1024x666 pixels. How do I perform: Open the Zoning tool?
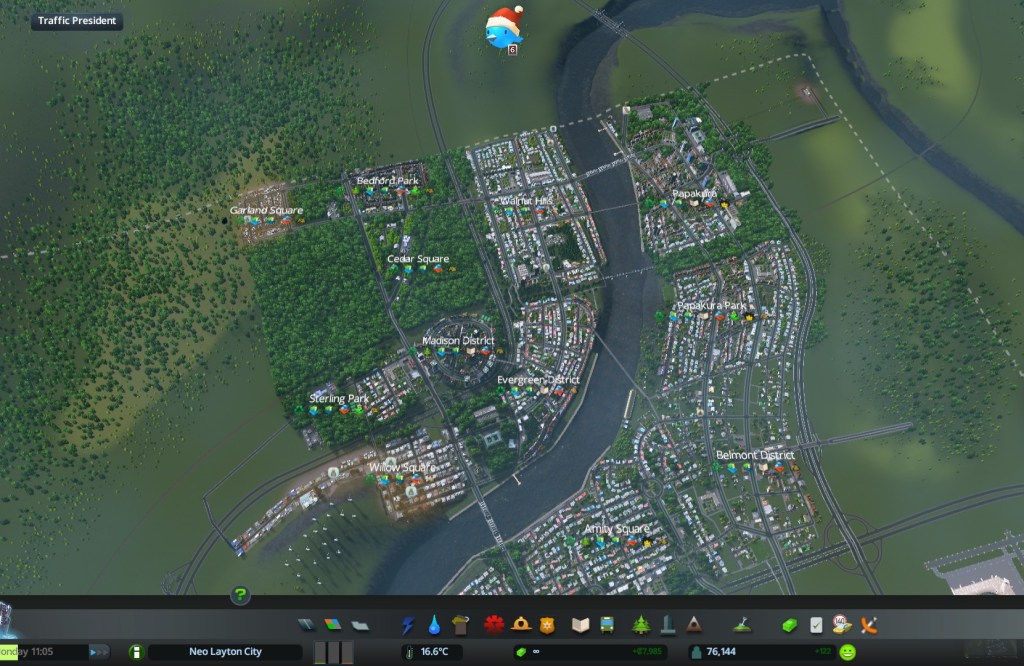(x=333, y=625)
